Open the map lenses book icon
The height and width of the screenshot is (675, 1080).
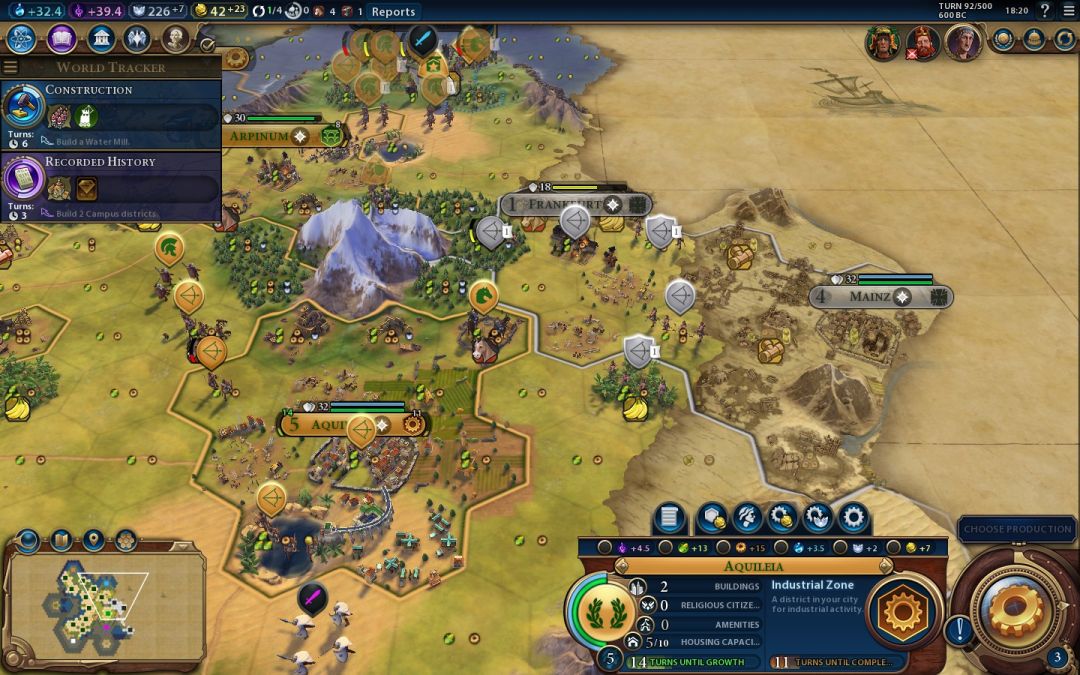(59, 541)
